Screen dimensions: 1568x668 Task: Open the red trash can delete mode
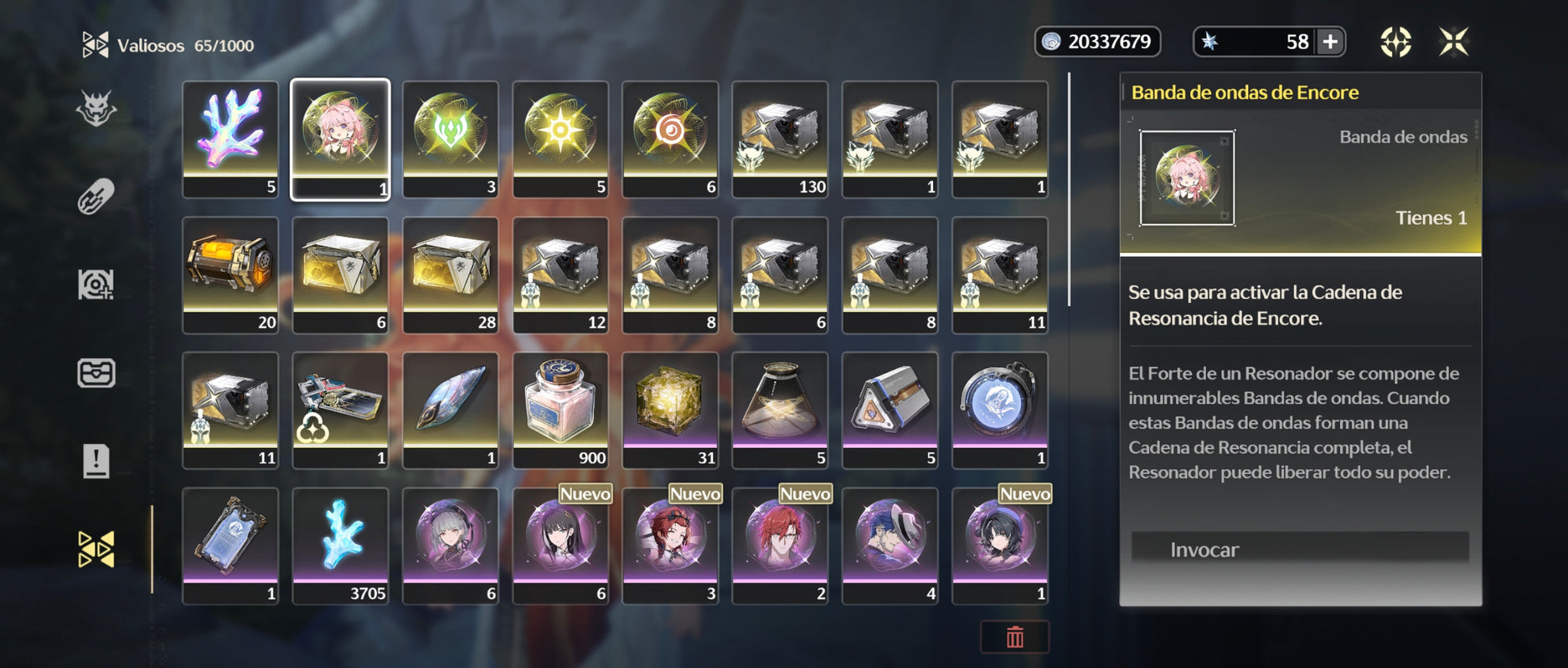(x=1014, y=637)
